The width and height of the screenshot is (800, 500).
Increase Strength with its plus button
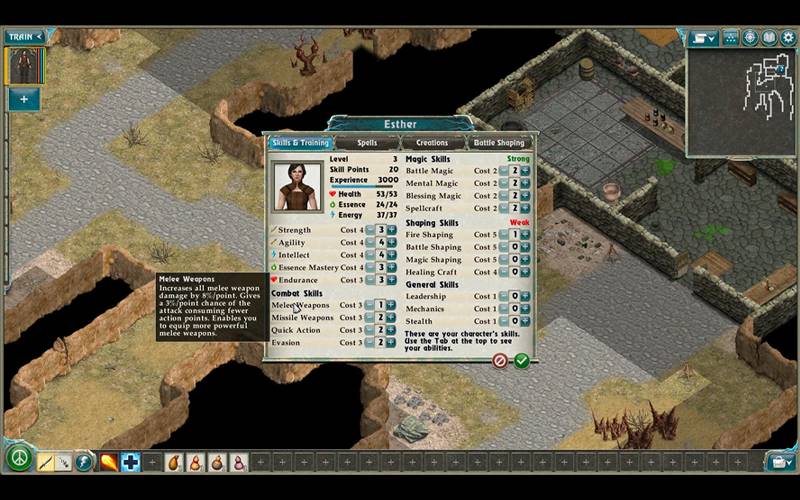tap(391, 230)
